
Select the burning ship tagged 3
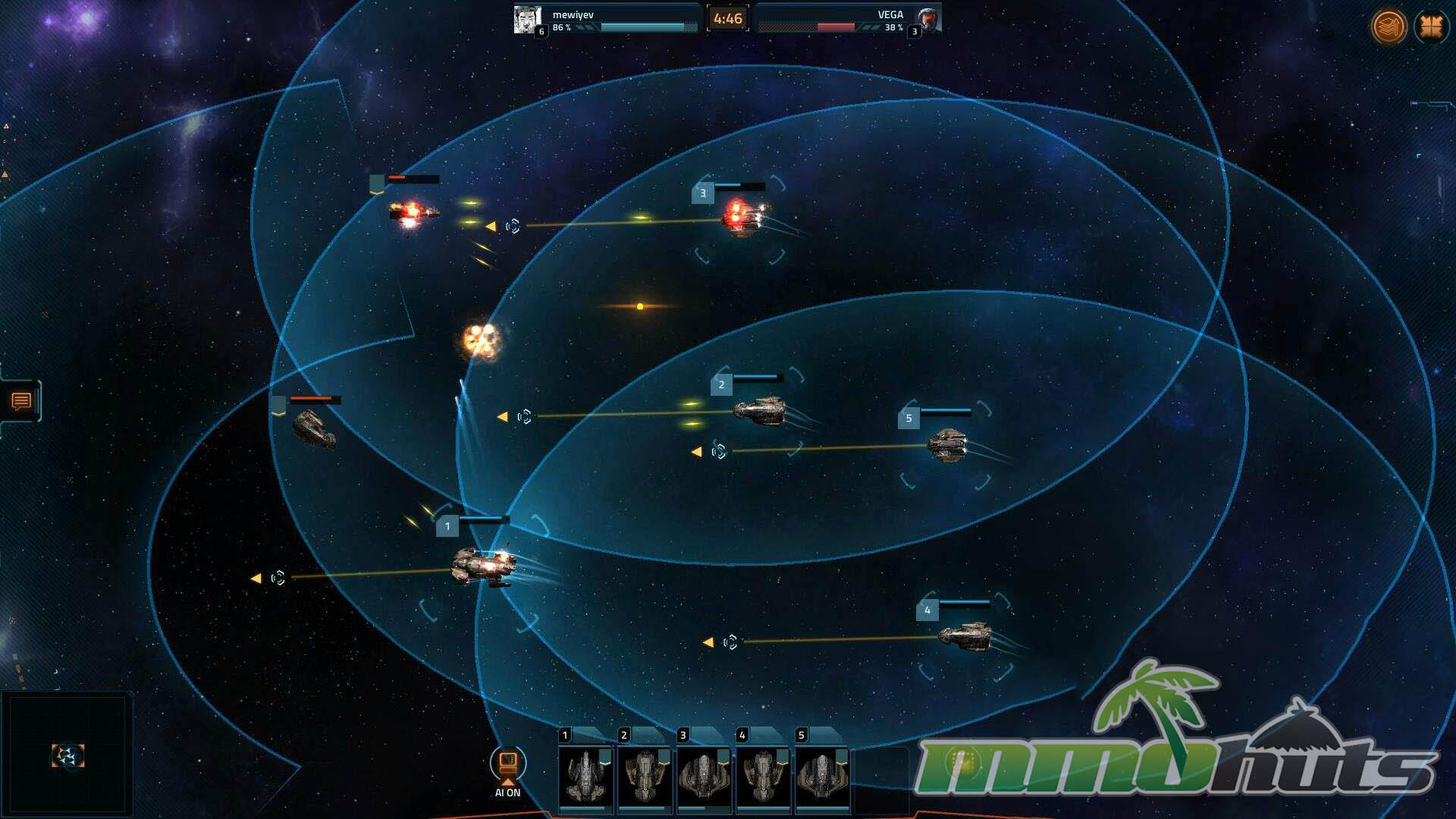click(744, 215)
